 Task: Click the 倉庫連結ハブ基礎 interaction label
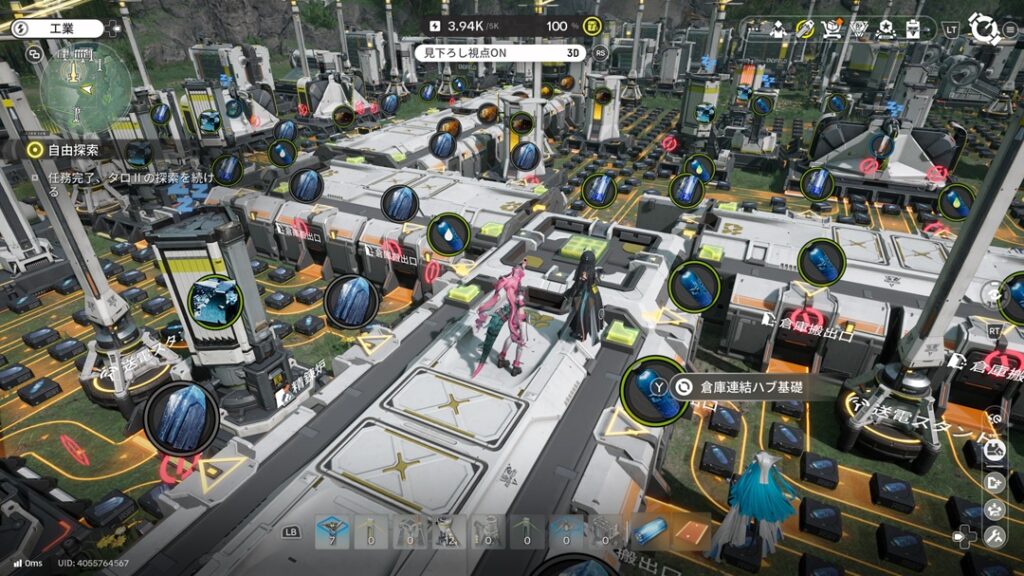pyautogui.click(x=738, y=386)
